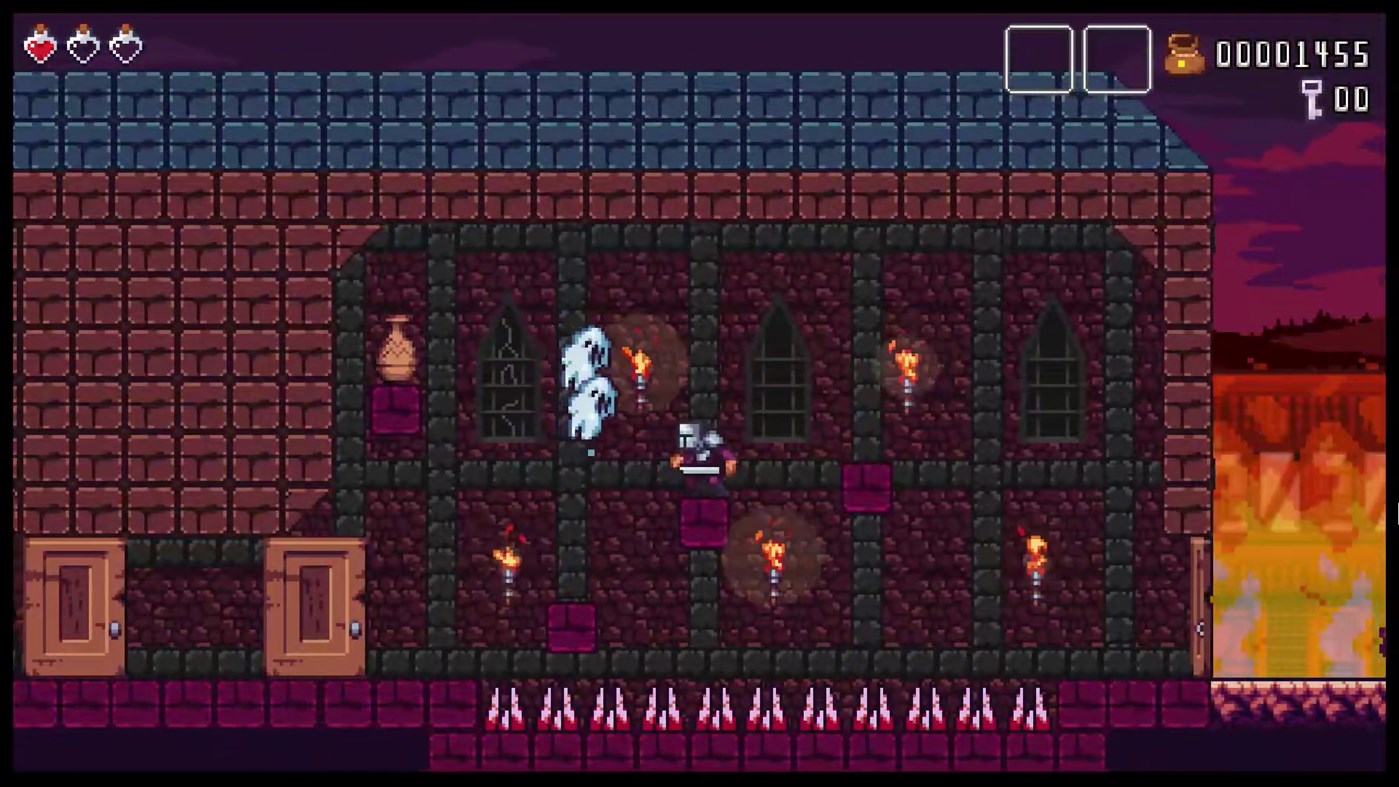
Task: Select the red health heart icon
Action: [x=40, y=45]
